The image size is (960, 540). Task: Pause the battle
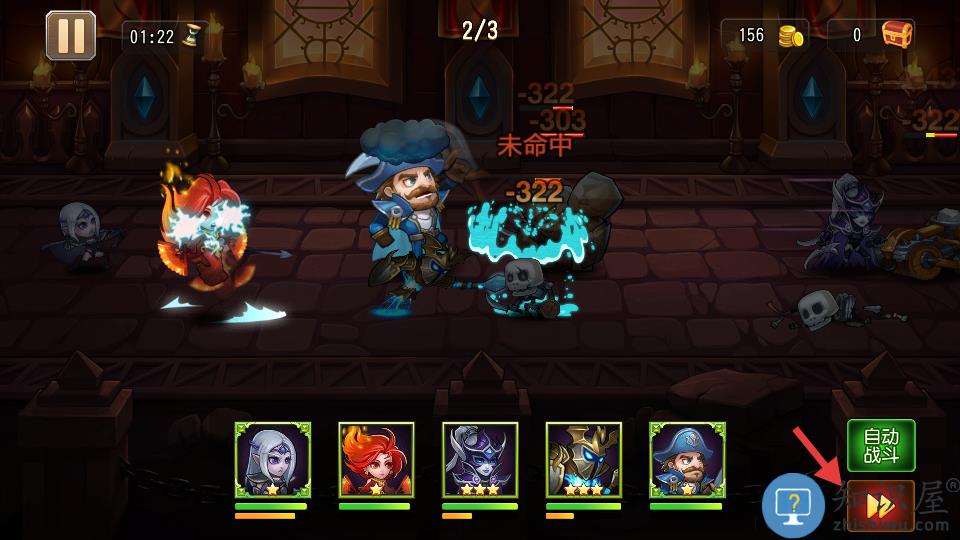point(71,35)
